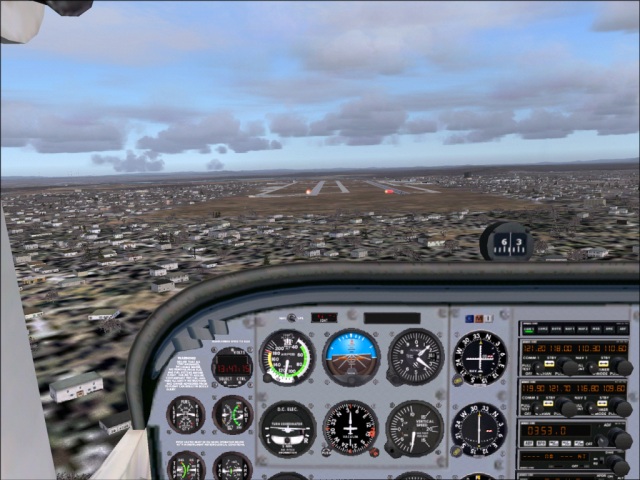Enable ADF audio on the audio panel

621,328
